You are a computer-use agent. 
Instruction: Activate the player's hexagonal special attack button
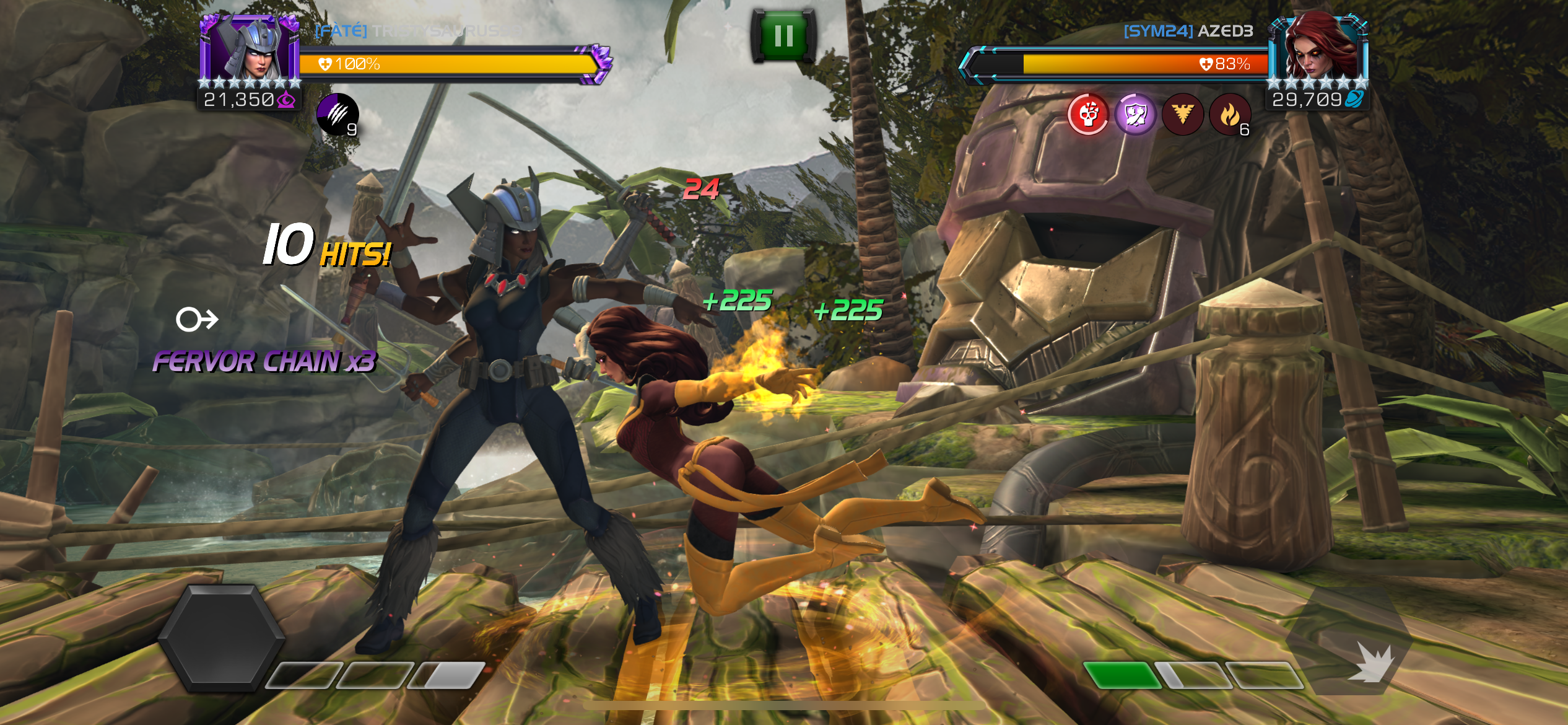pyautogui.click(x=221, y=638)
